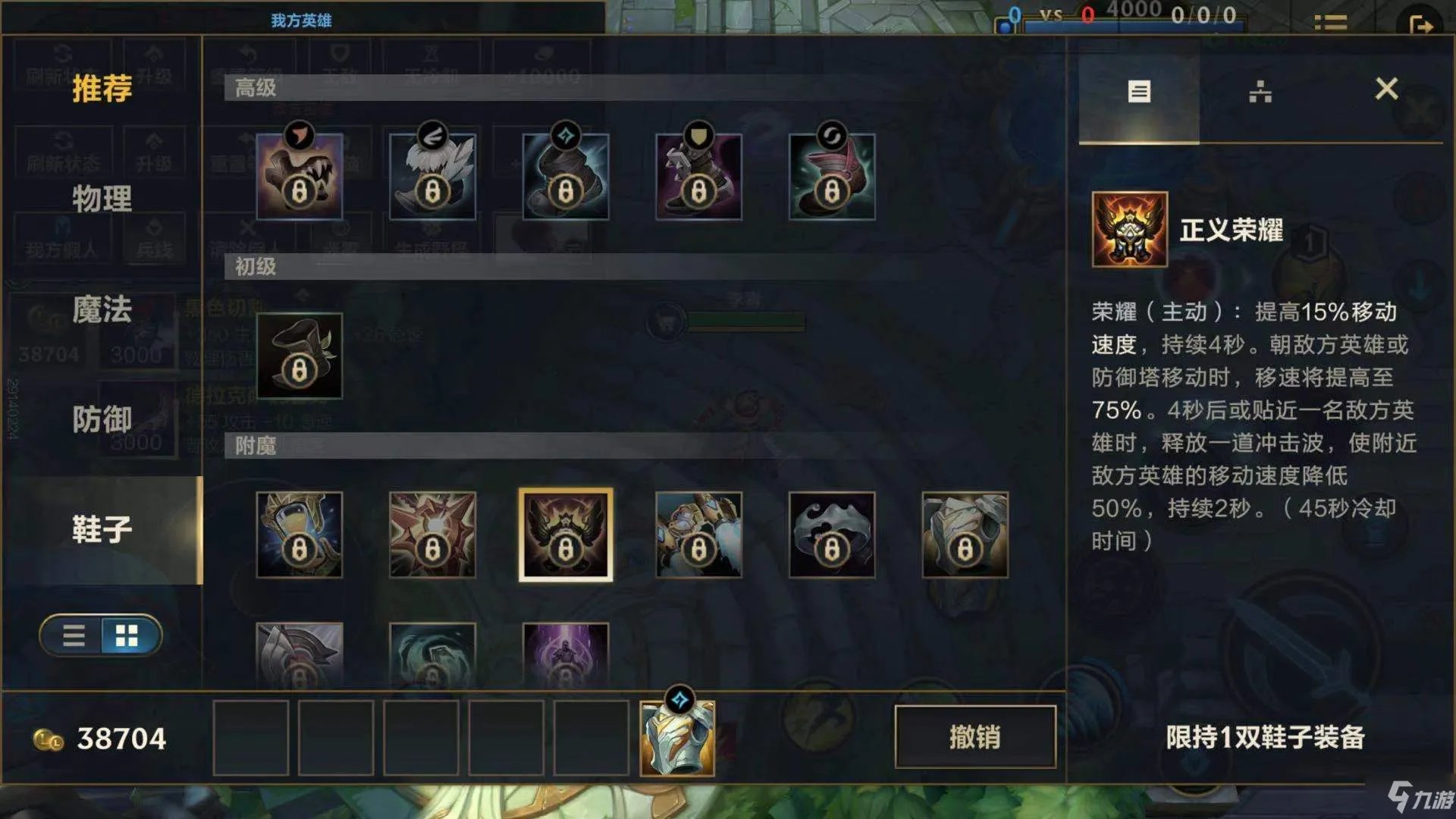Select the 正义荣耀 enchant item
This screenshot has width=1456, height=819.
click(566, 533)
